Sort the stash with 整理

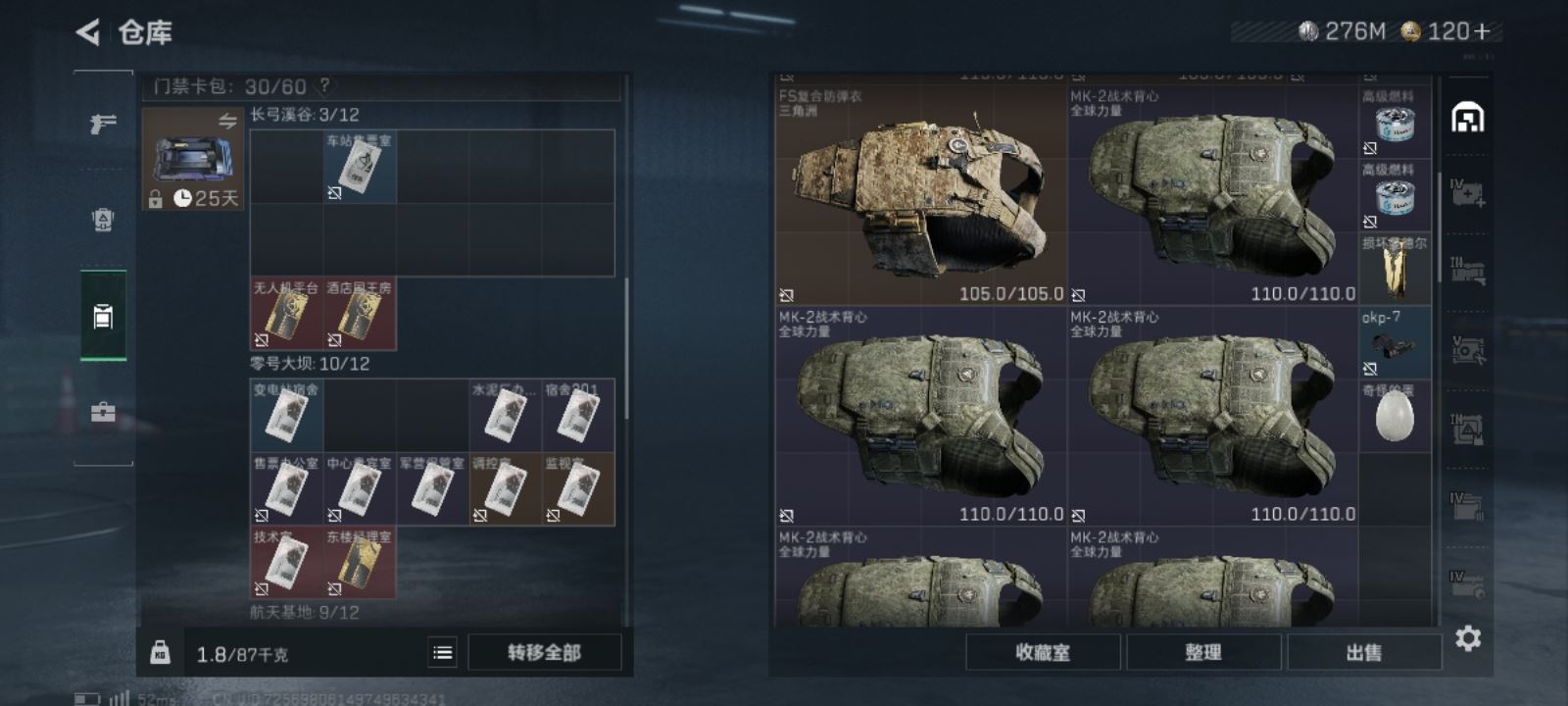[x=1203, y=652]
